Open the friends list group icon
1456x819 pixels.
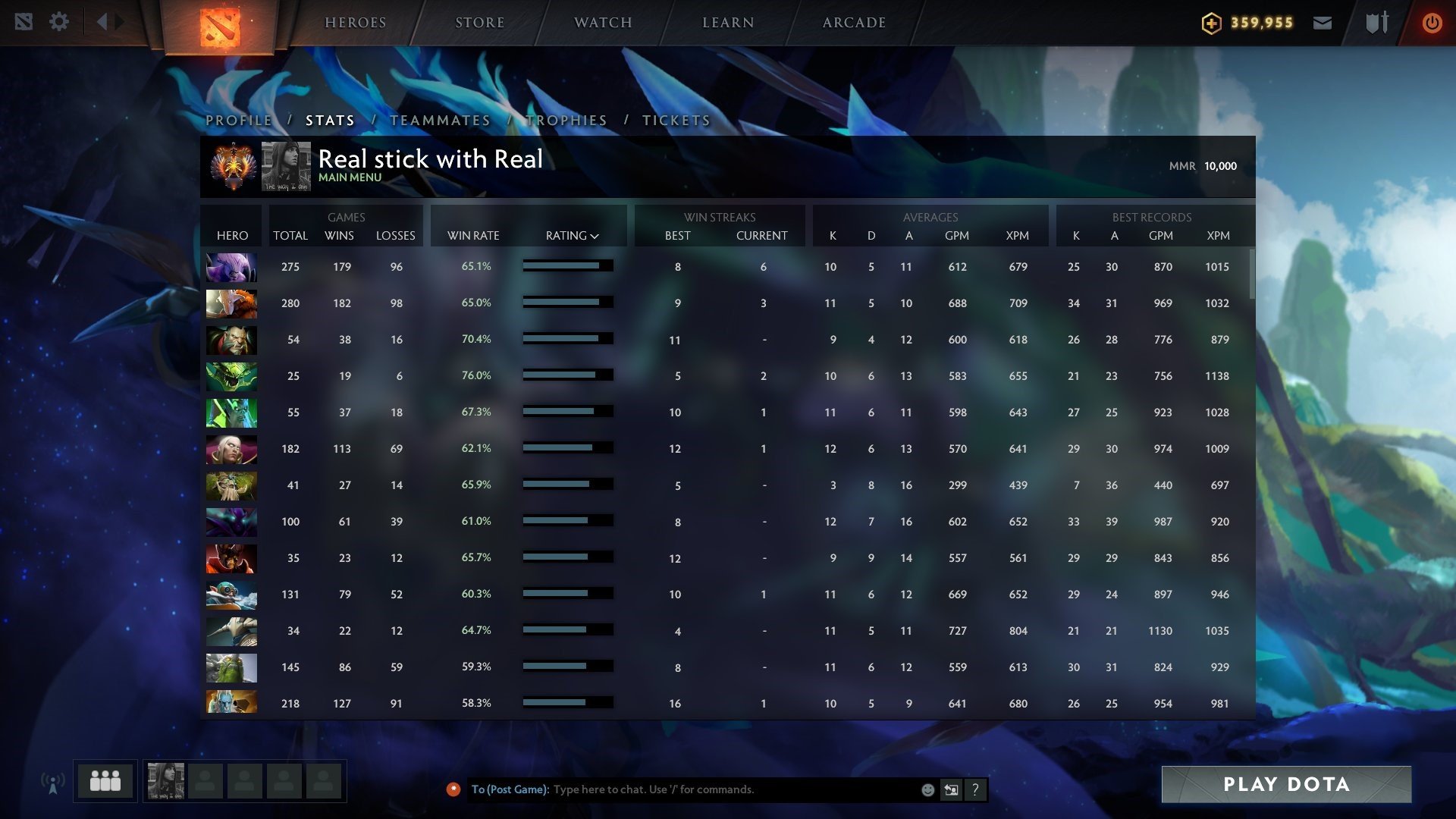104,780
